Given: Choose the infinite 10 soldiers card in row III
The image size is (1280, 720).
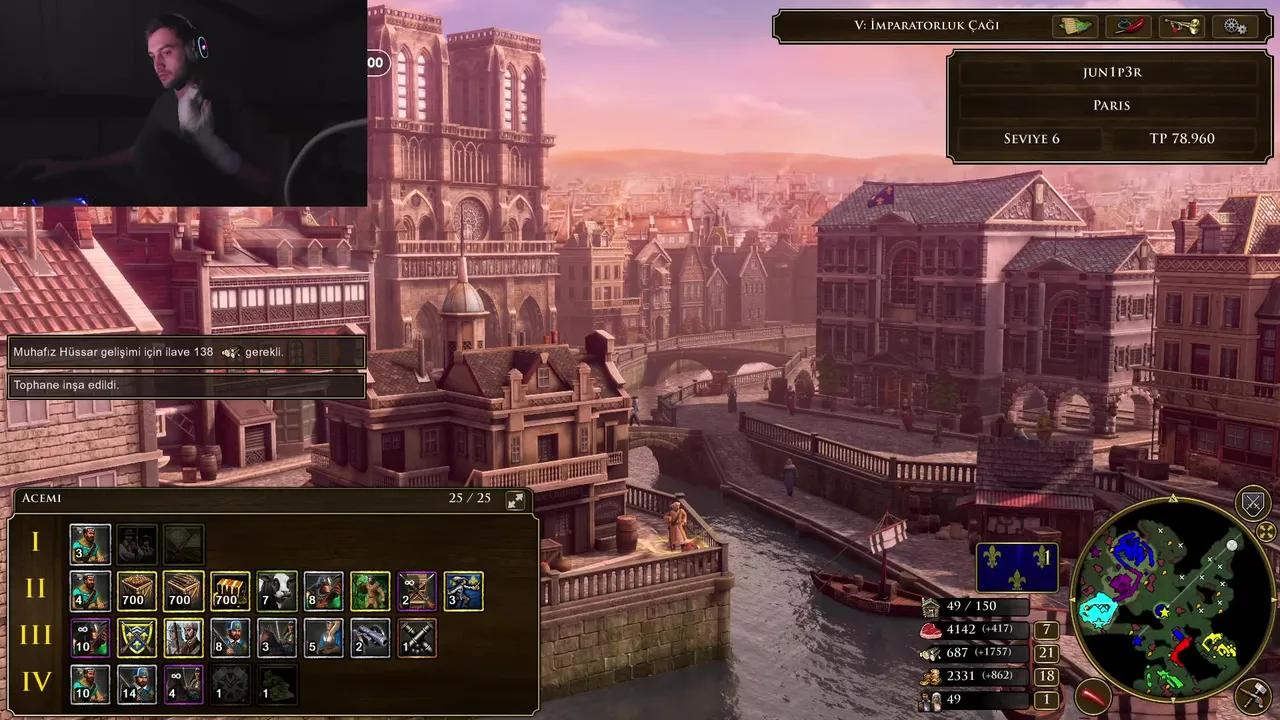Looking at the screenshot, I should [90, 638].
